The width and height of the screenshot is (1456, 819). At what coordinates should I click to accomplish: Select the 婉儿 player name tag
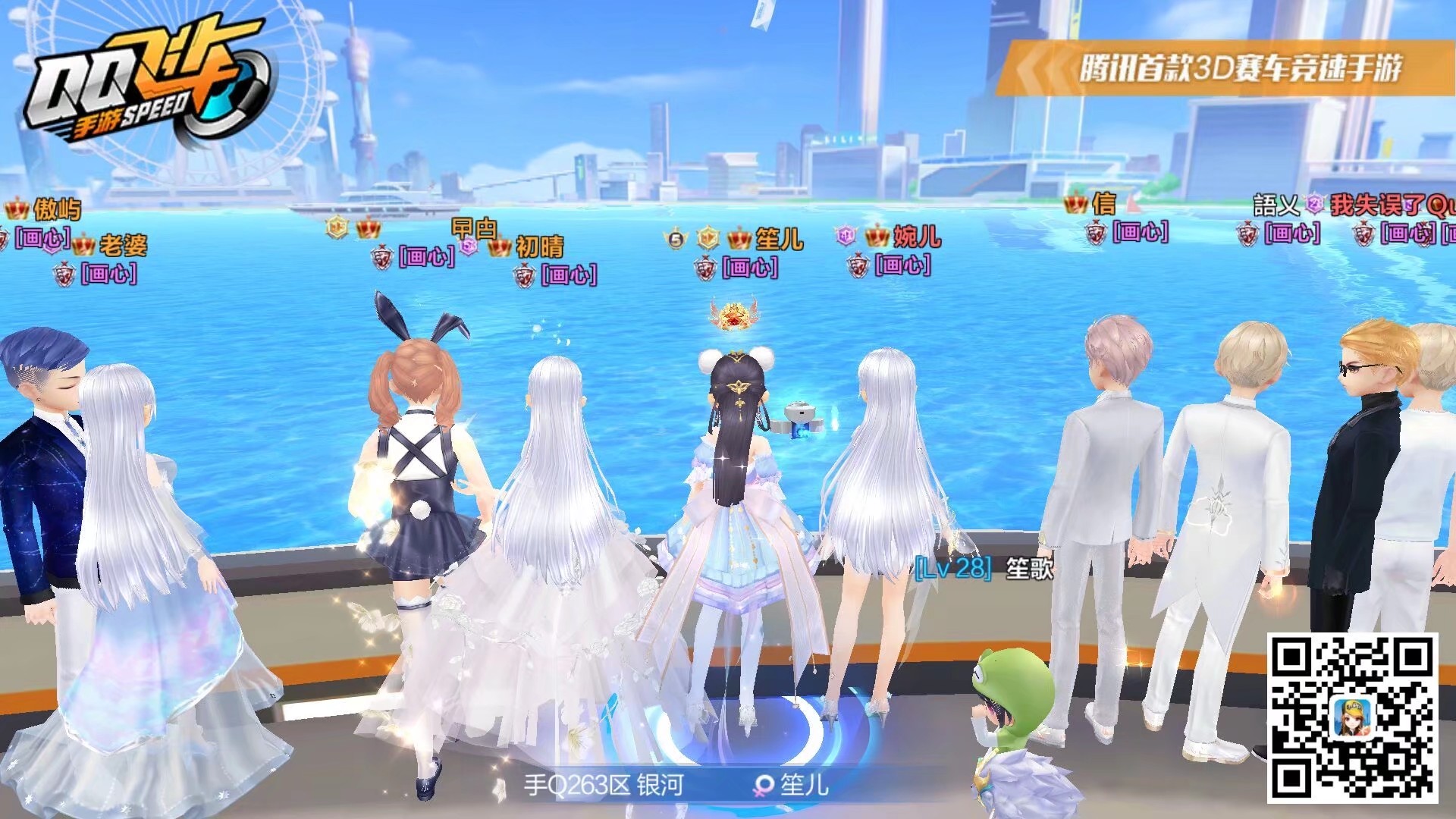[916, 237]
